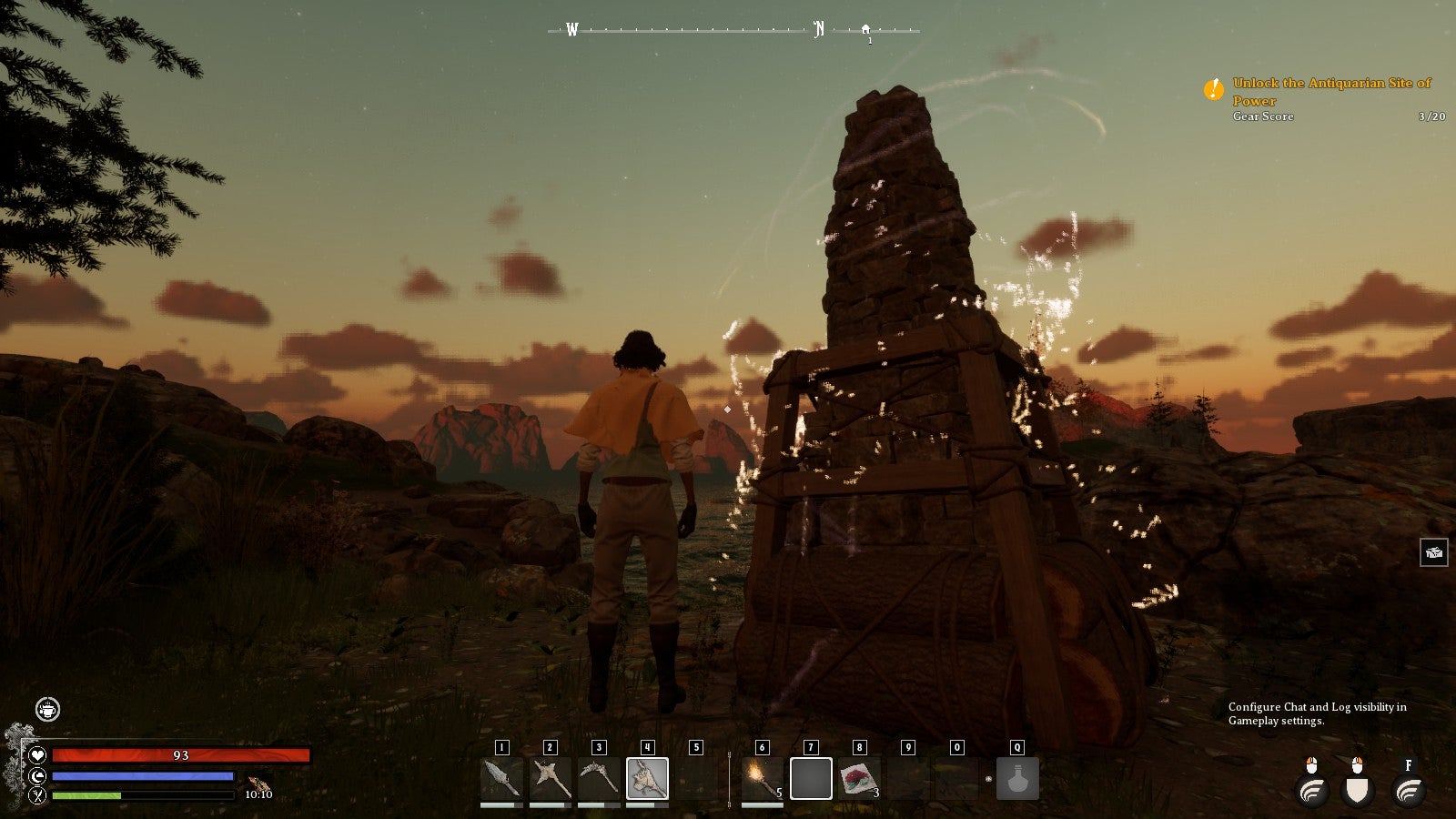Click the chat and log visibility hint text
This screenshot has height=819, width=1456.
[1317, 713]
